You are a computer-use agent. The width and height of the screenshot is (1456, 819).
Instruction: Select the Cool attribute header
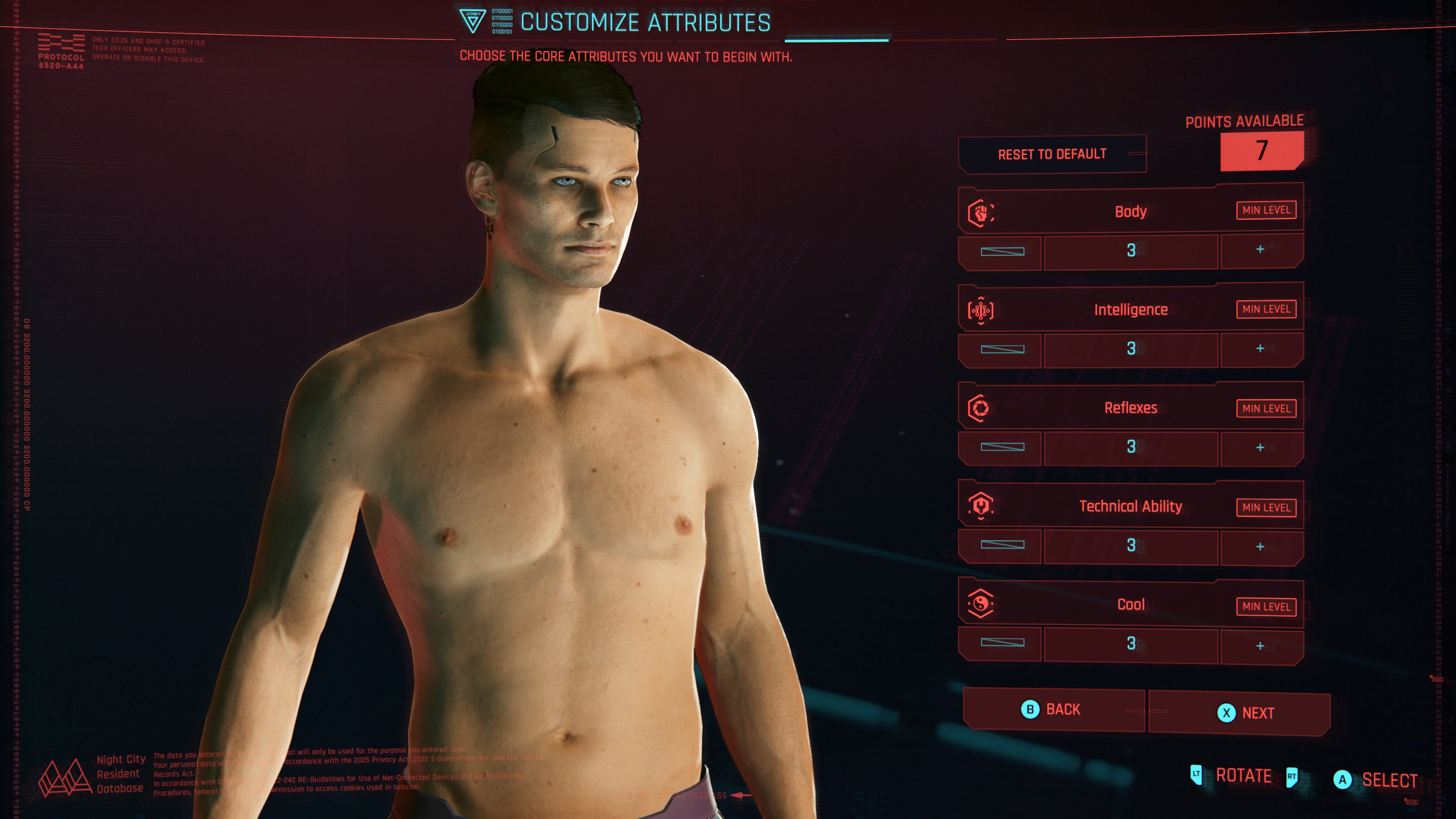[x=1130, y=605]
